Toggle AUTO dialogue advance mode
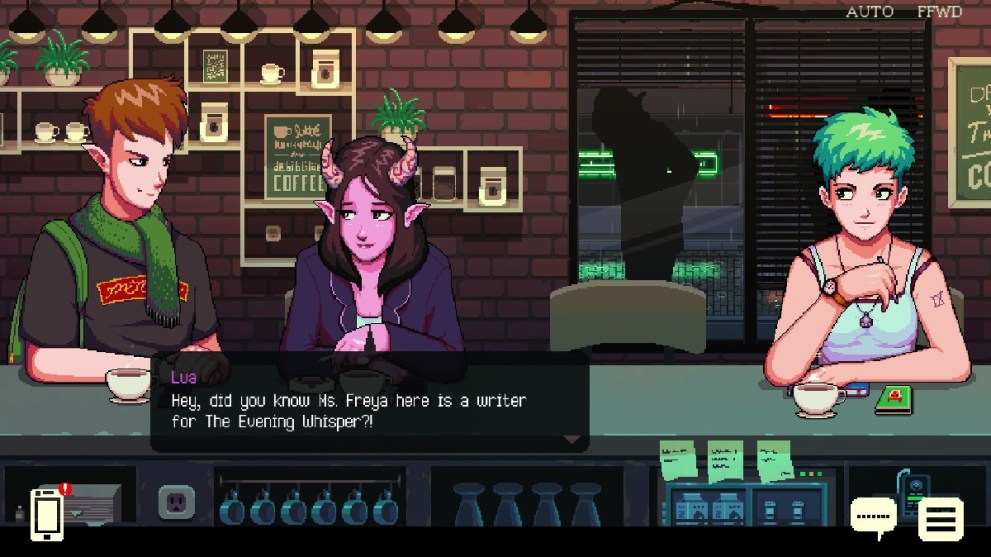991x557 pixels. (869, 12)
